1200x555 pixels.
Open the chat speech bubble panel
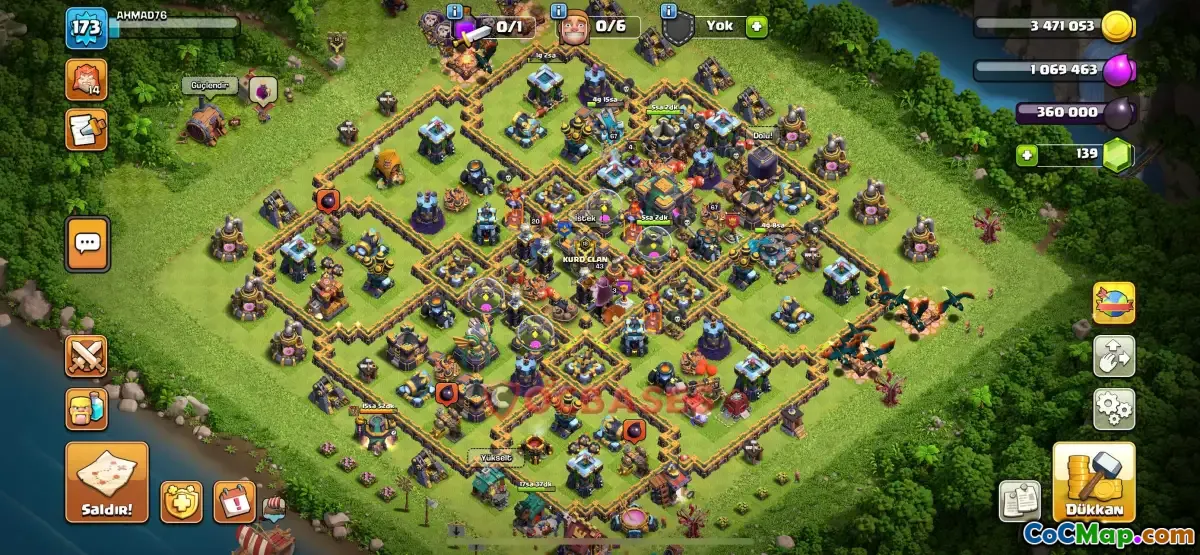(x=87, y=242)
